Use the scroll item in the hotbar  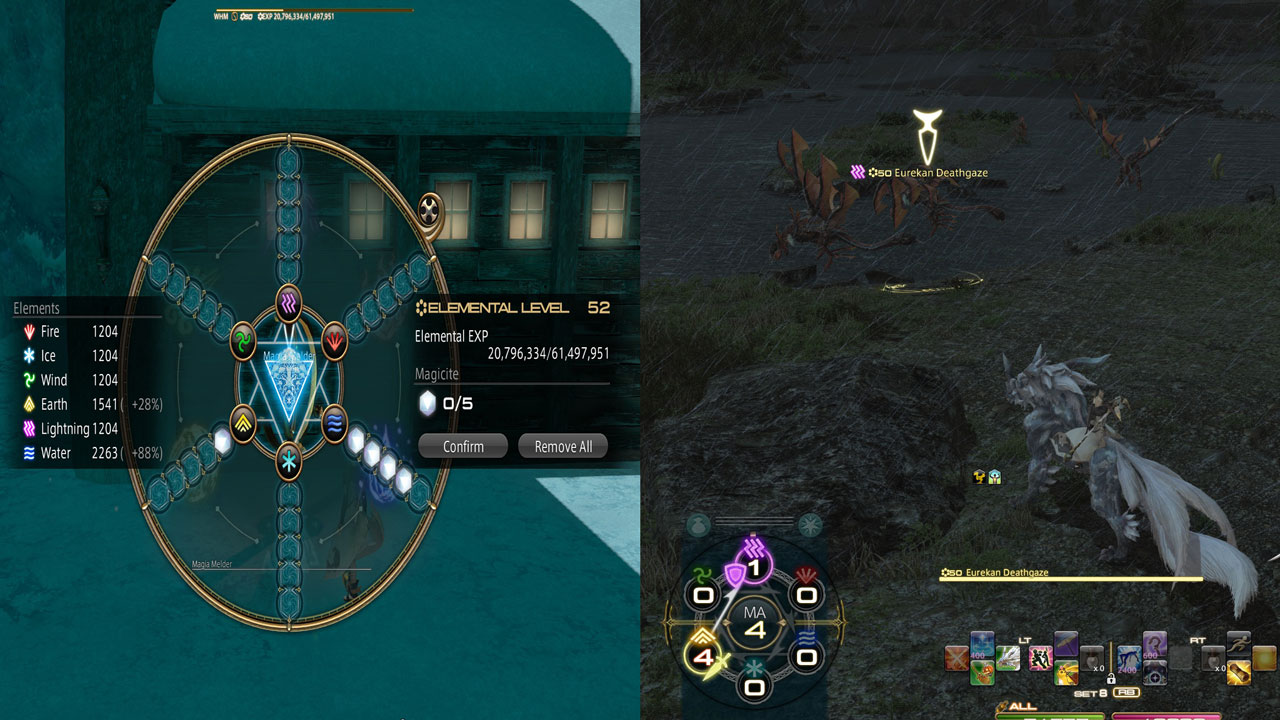point(1239,671)
